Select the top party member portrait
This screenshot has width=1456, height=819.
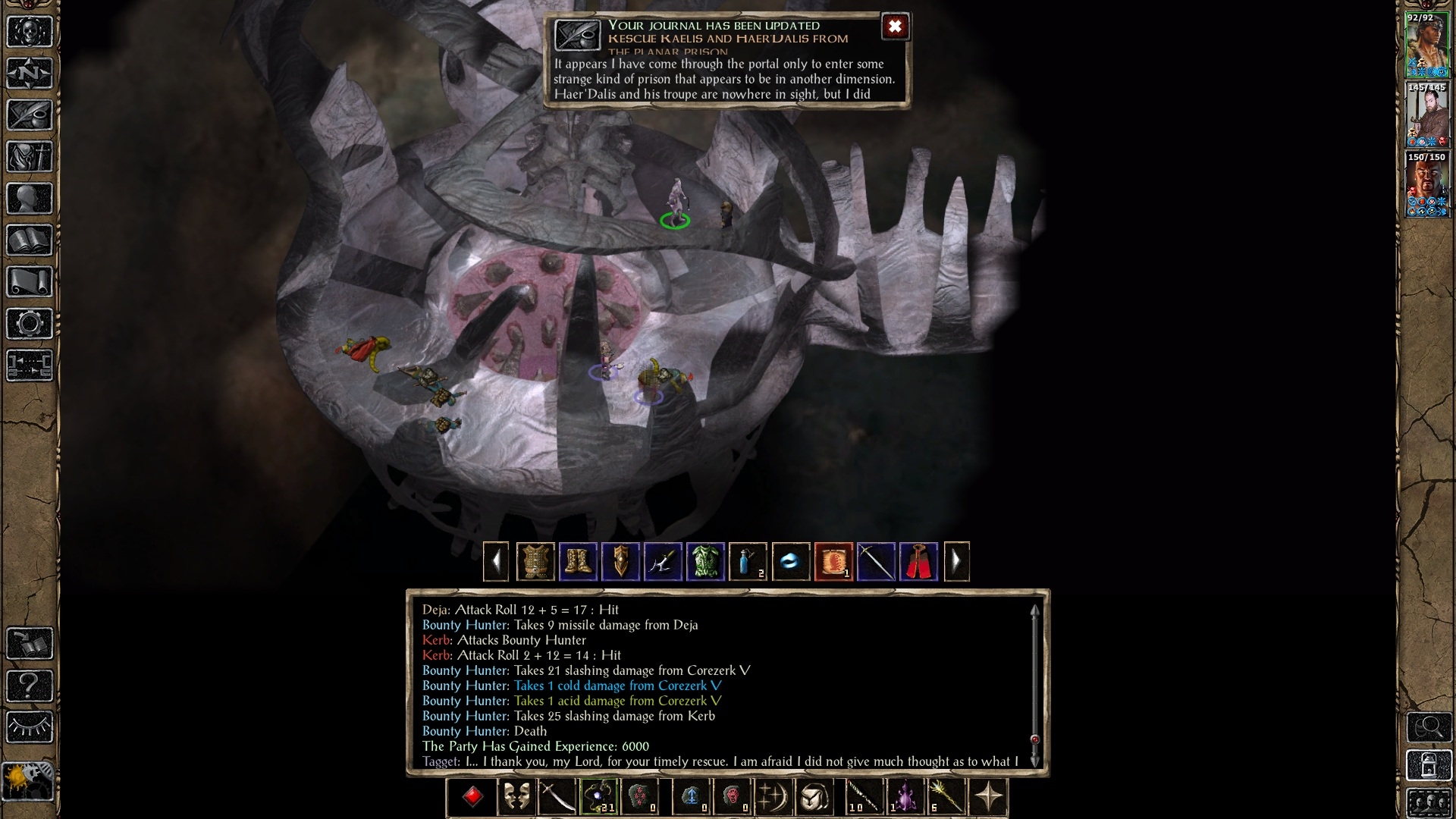click(x=1426, y=45)
